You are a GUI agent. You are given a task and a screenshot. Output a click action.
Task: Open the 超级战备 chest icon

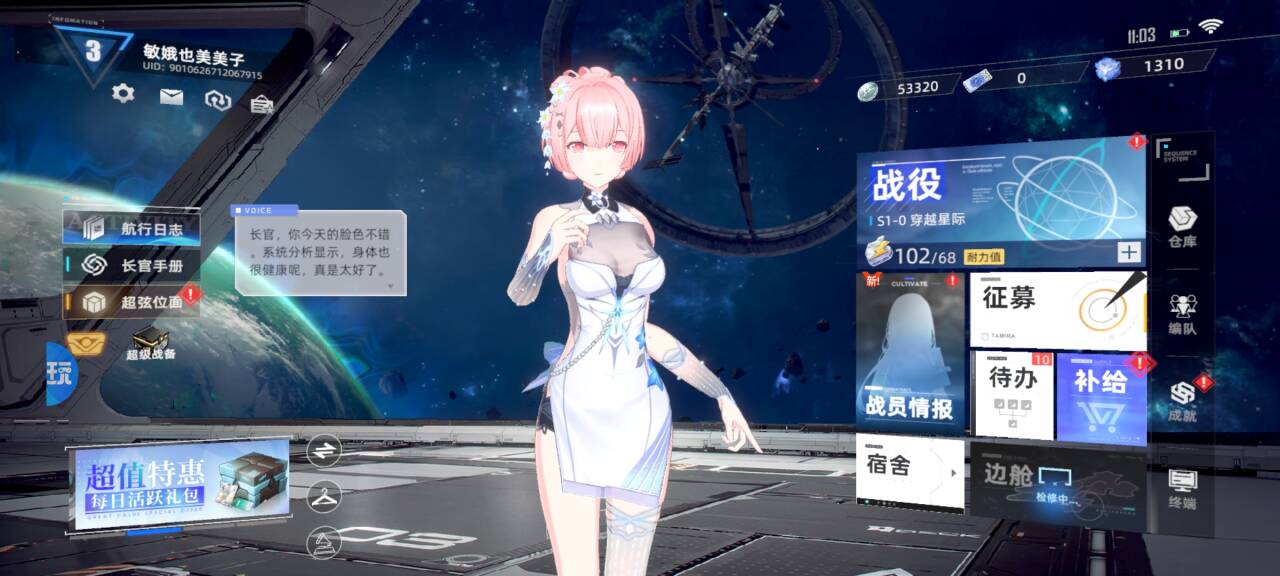coord(150,343)
